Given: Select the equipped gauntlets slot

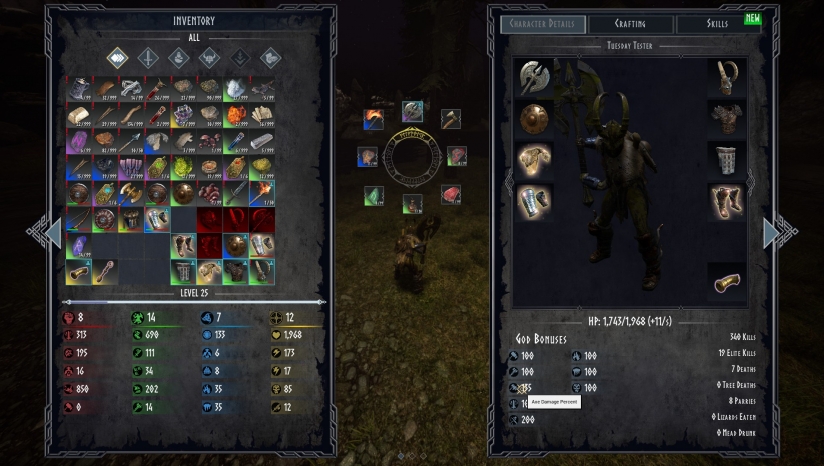Looking at the screenshot, I should (533, 201).
